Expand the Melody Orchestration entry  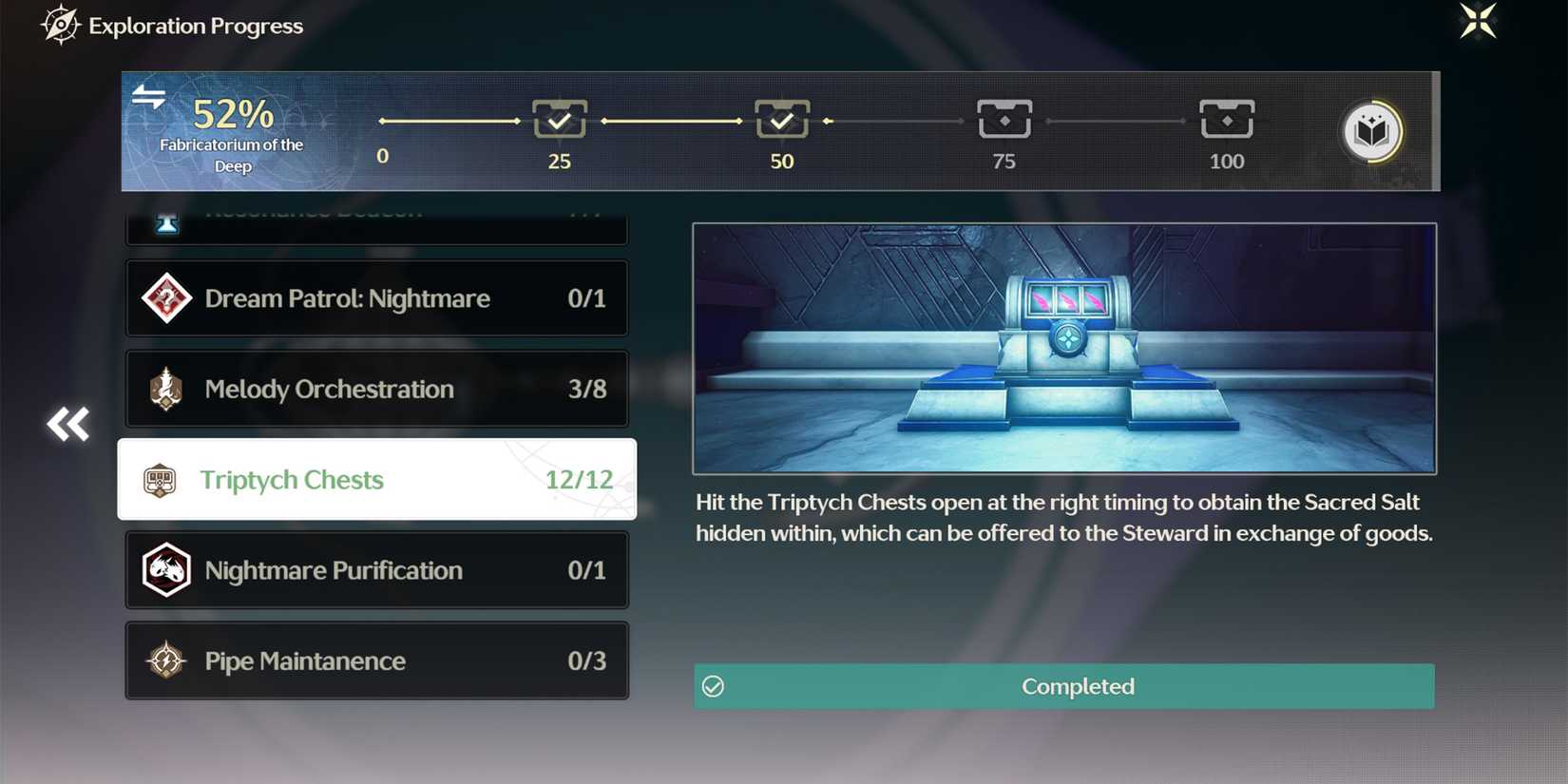tap(376, 389)
